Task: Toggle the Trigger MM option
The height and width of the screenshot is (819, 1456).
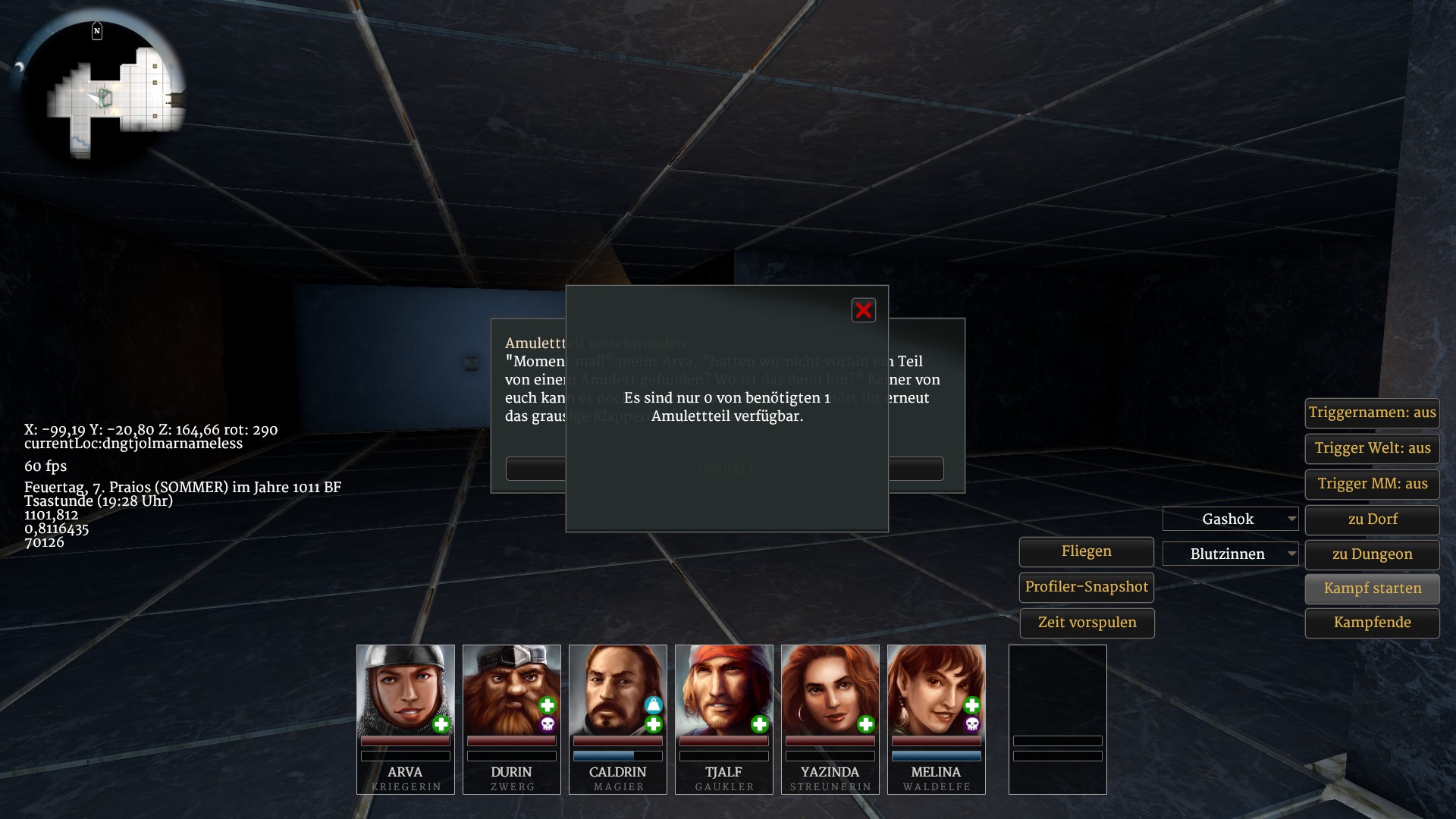Action: pos(1372,484)
